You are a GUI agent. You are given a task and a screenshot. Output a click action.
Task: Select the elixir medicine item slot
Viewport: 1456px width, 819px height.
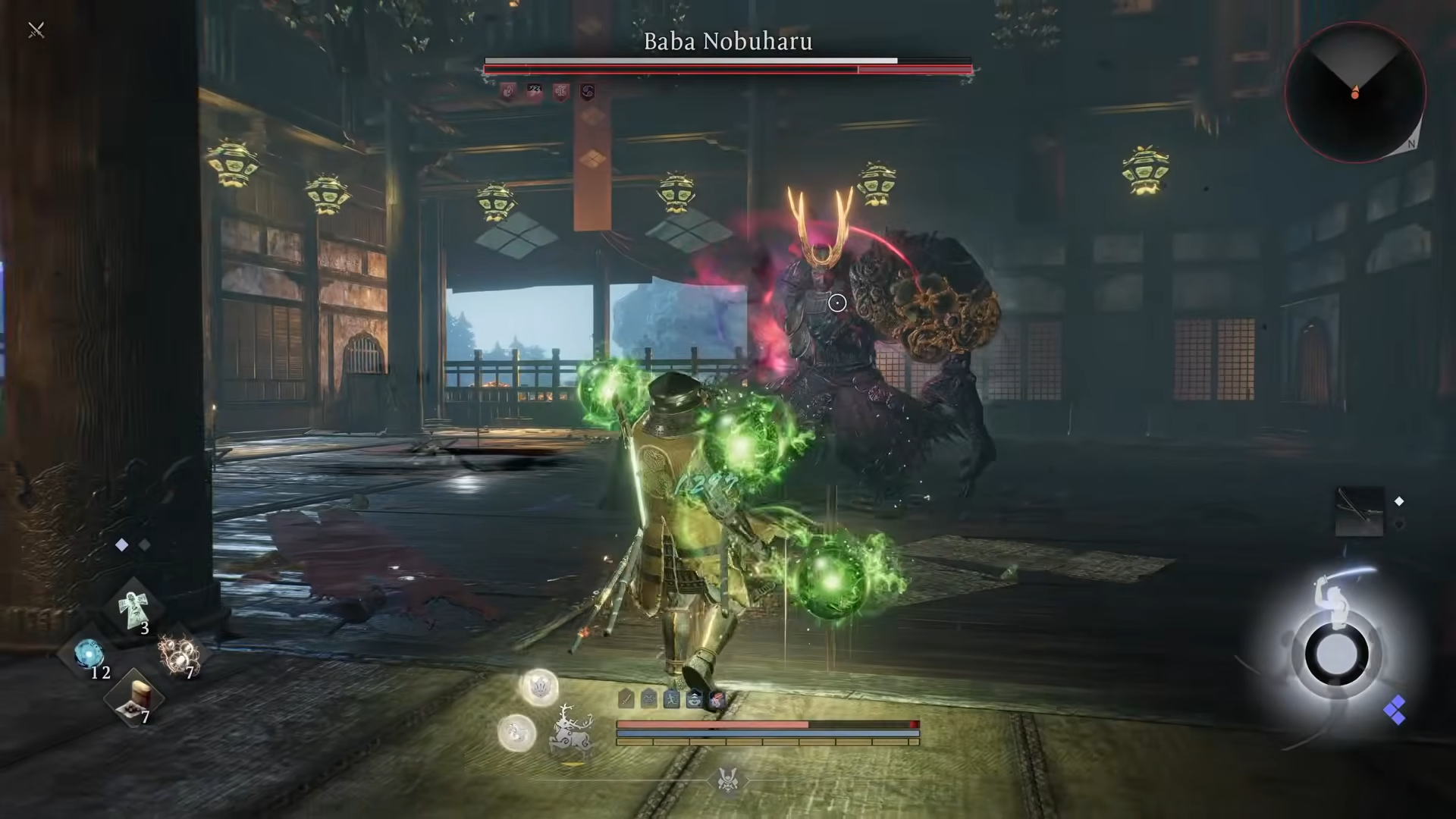pyautogui.click(x=133, y=698)
